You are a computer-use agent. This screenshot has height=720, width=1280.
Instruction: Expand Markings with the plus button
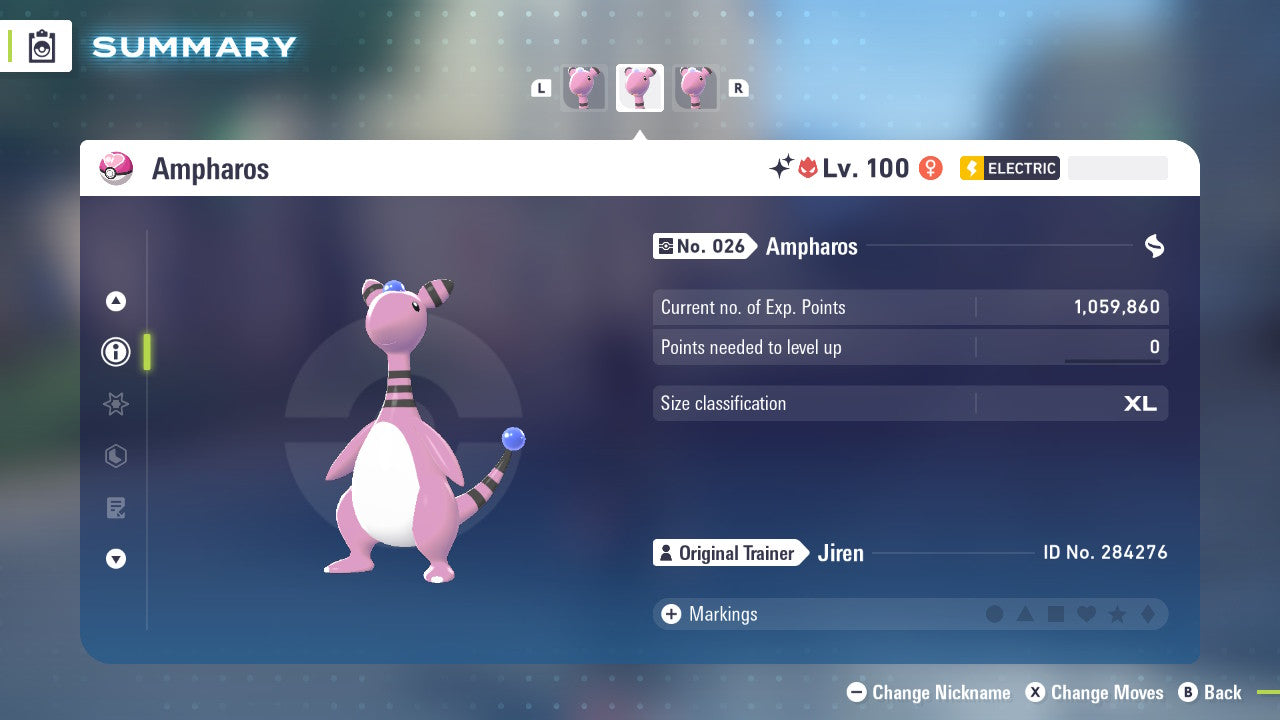point(670,614)
